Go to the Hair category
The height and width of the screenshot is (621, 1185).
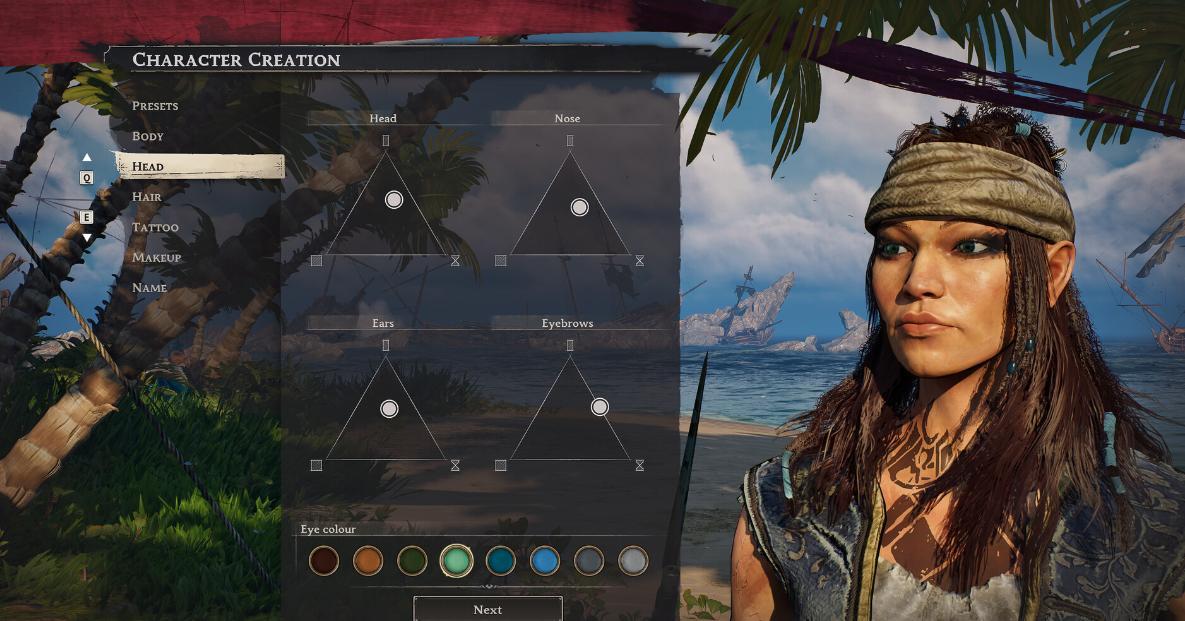click(147, 197)
